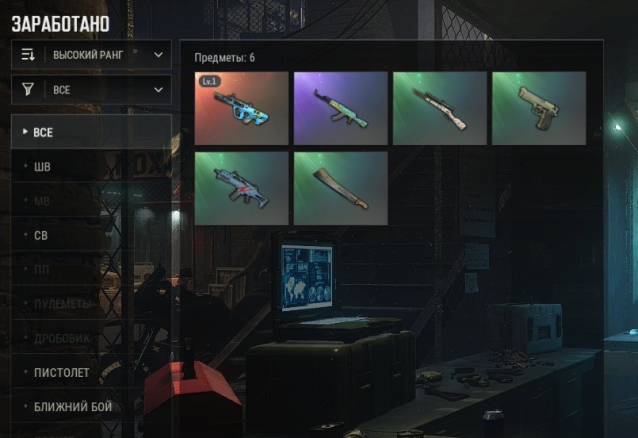
Task: Choose the ПИСТОЛЕТ category
Action: 91,372
